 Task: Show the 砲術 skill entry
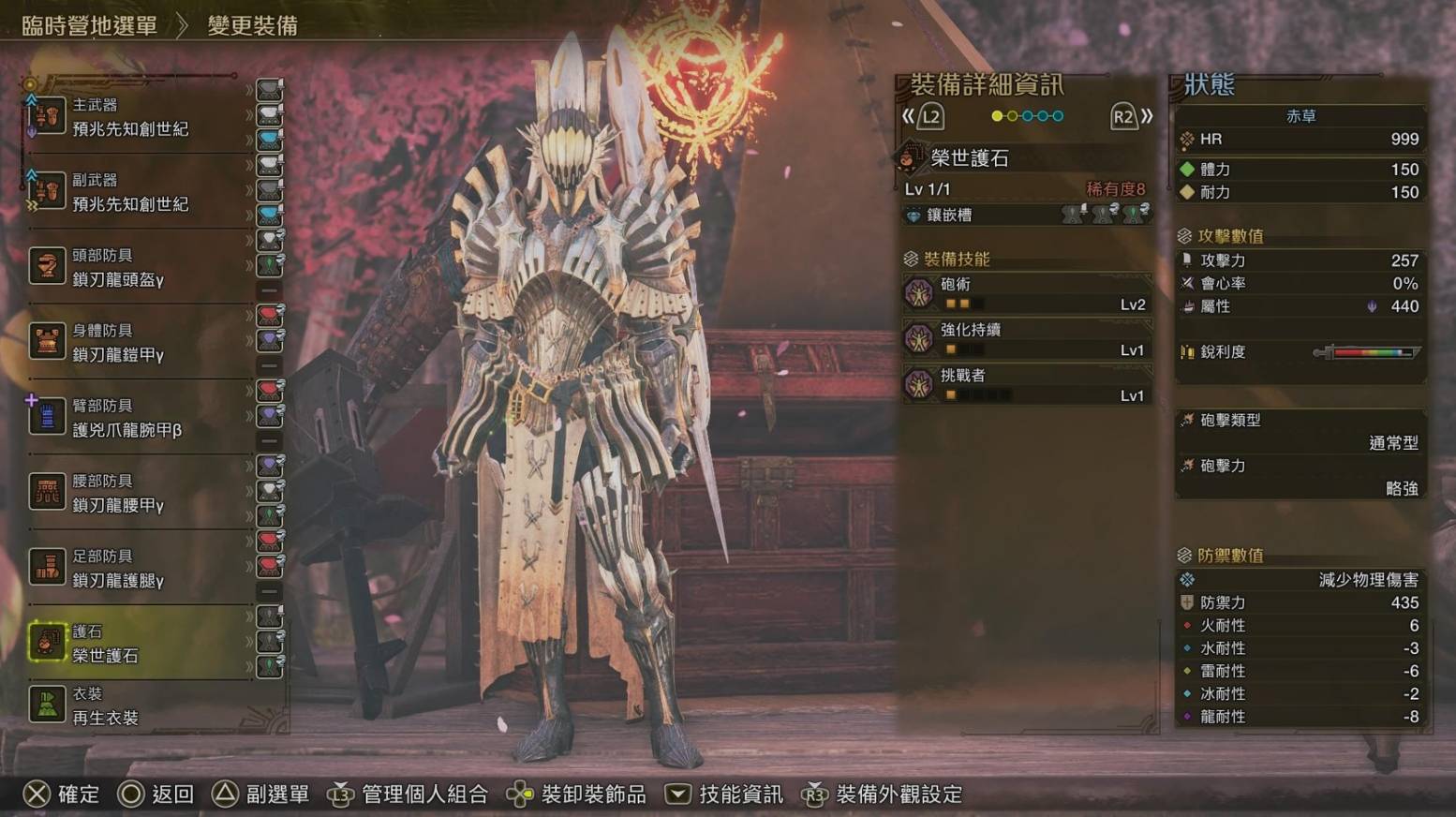click(x=1027, y=293)
